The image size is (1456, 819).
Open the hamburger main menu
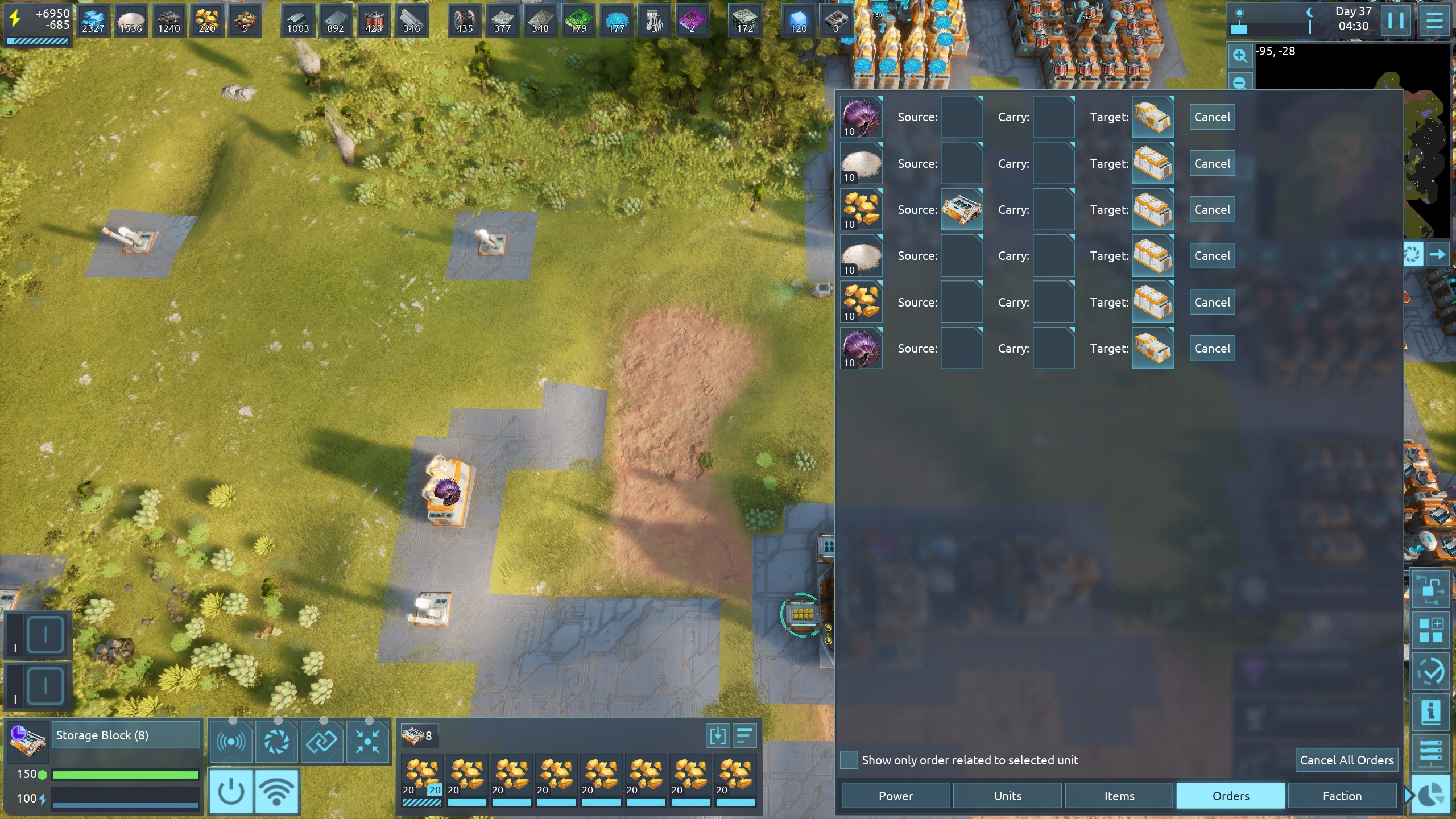pos(1434,20)
